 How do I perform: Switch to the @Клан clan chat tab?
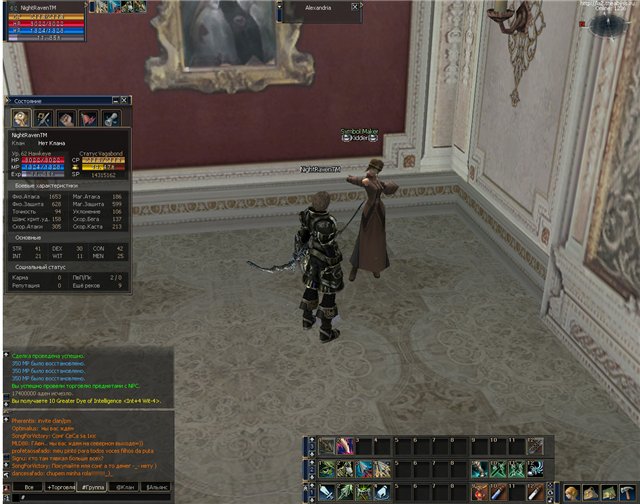click(127, 487)
